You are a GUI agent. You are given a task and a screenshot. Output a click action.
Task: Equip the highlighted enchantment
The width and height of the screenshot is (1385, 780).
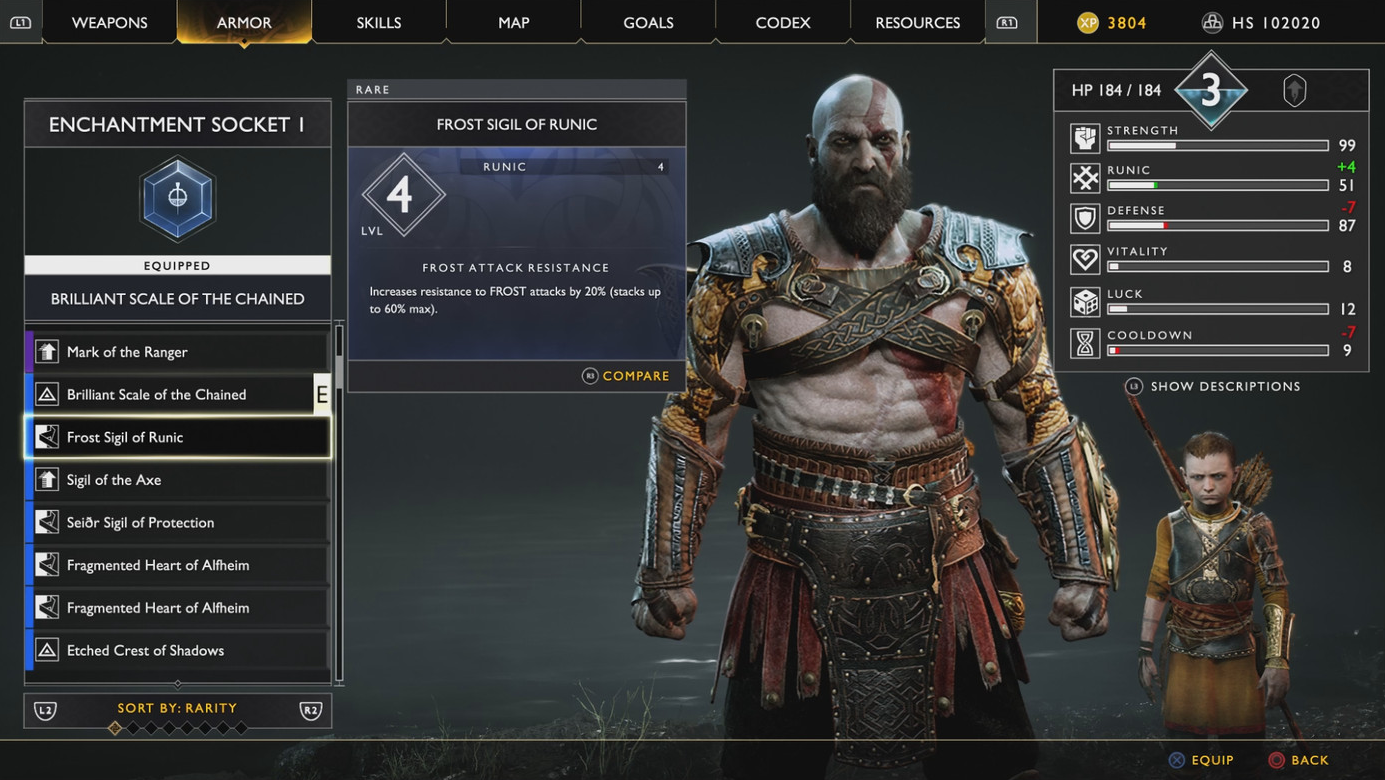point(1202,760)
